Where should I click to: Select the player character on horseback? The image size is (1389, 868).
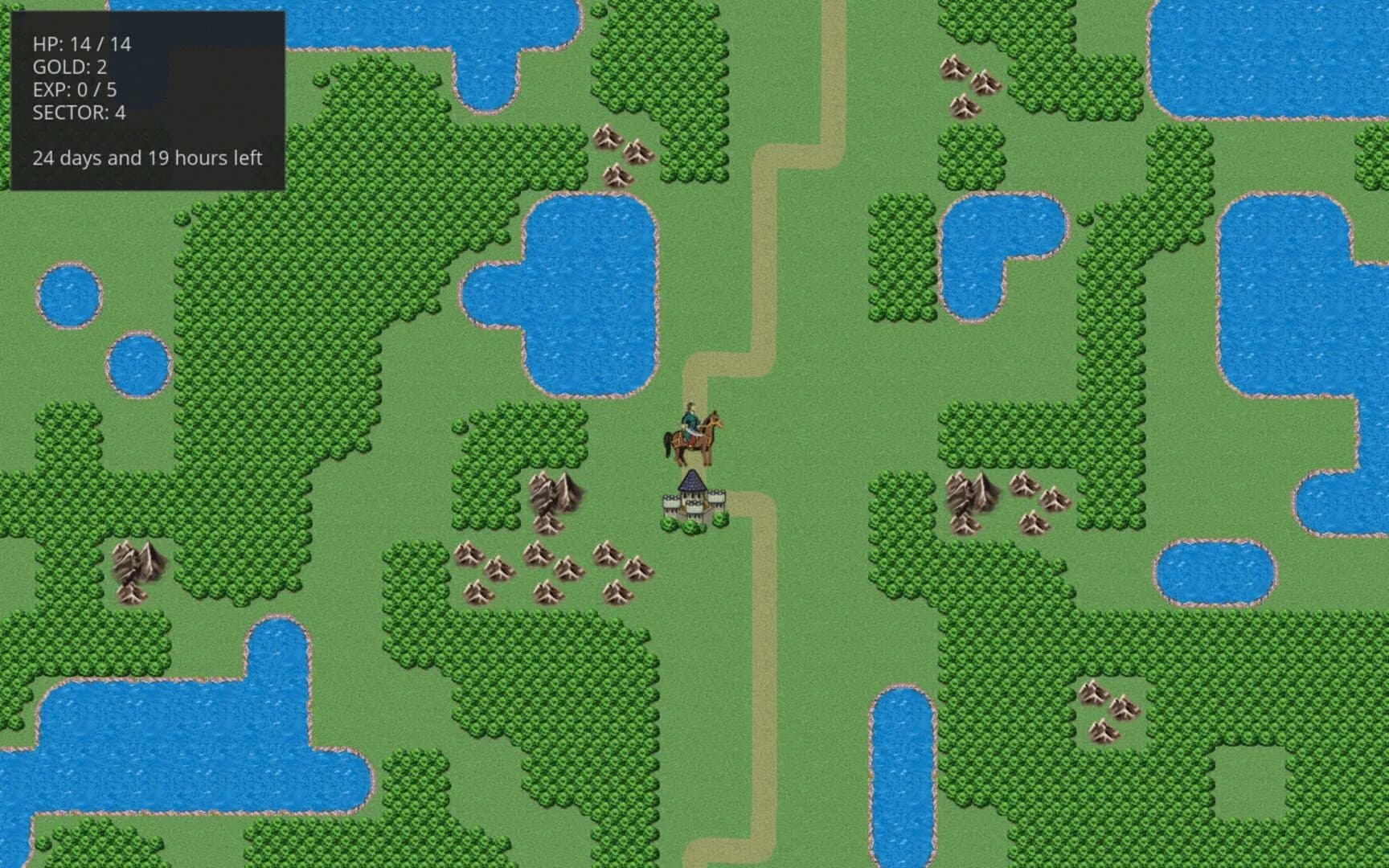[x=694, y=434]
